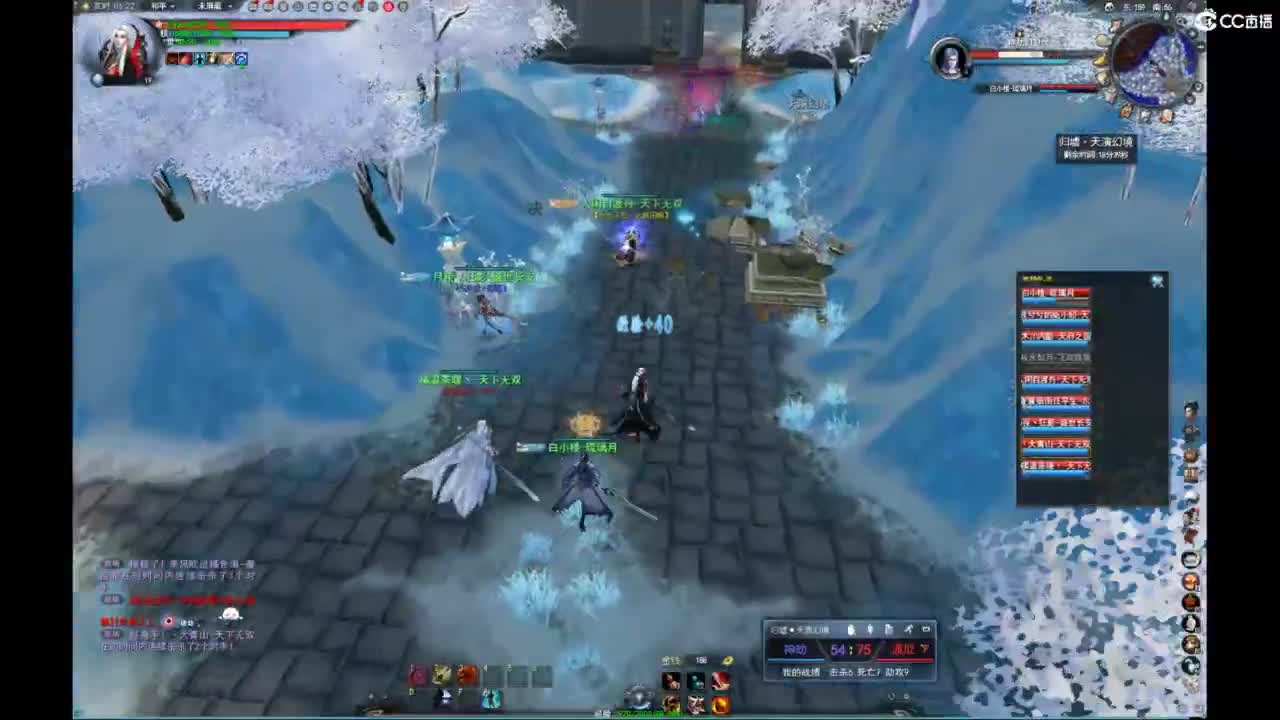Select the first red skill on the hotbar
Image resolution: width=1280 pixels, height=720 pixels.
tap(417, 673)
